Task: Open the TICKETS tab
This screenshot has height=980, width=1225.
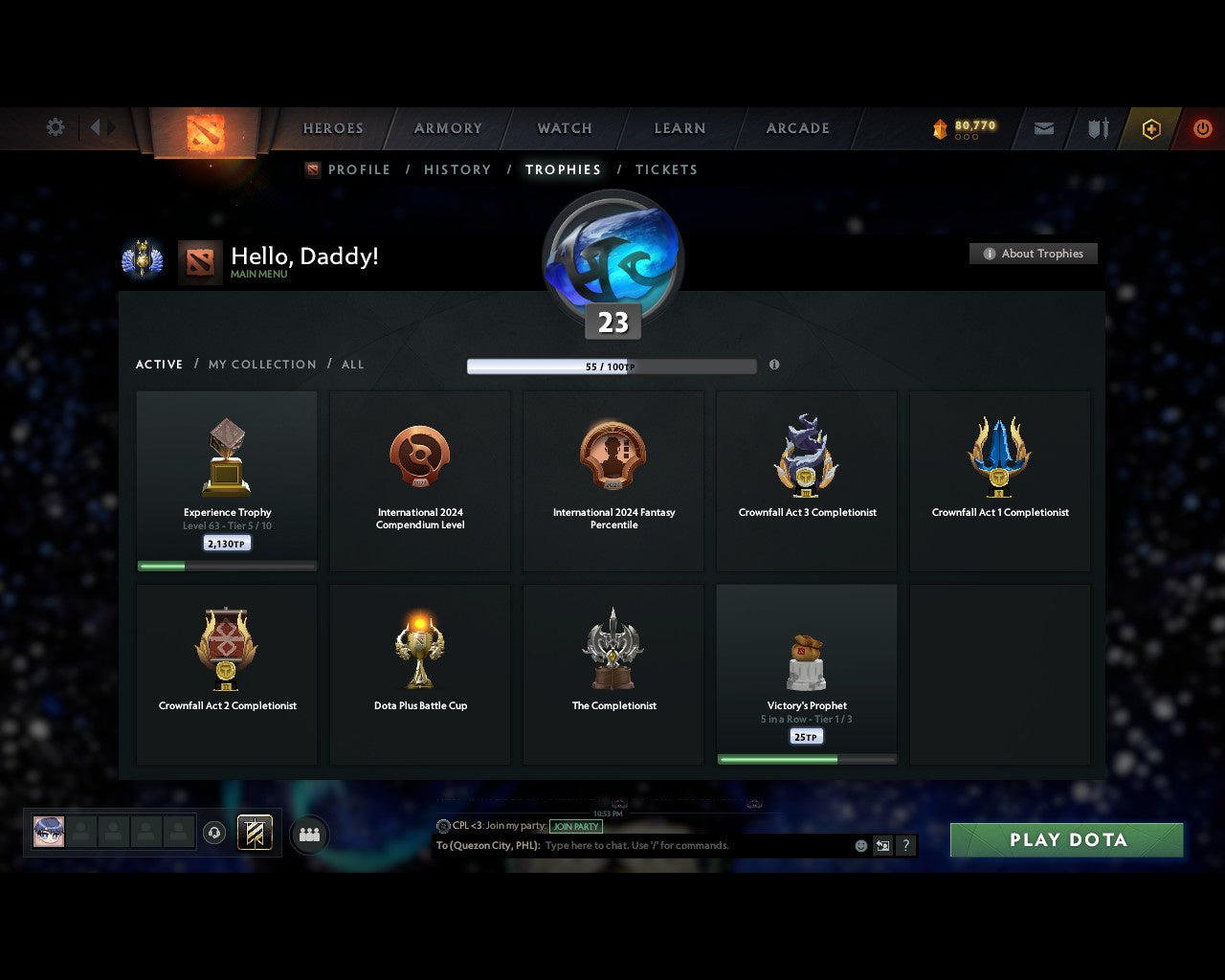Action: (x=666, y=169)
